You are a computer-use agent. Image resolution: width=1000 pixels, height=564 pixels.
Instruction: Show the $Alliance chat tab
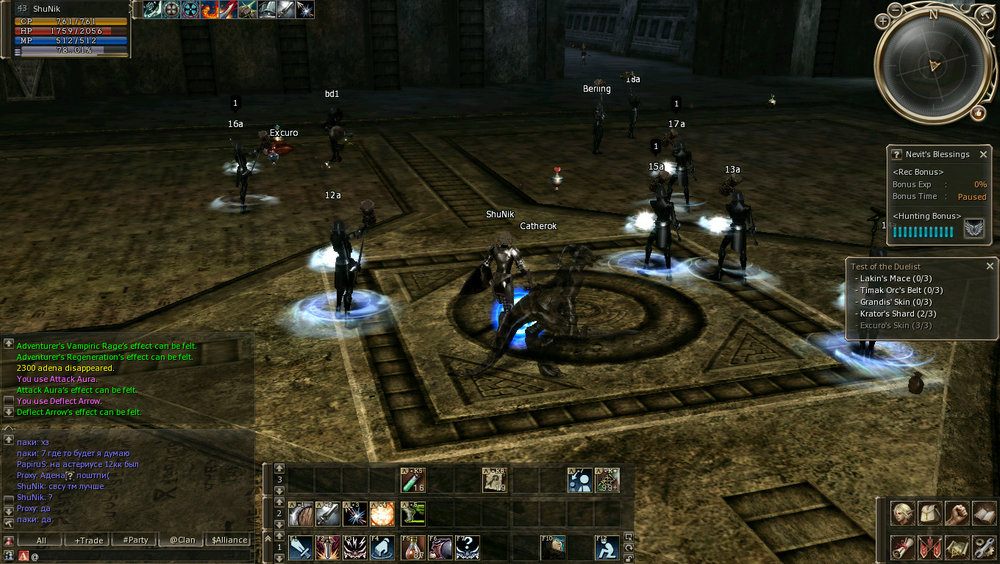coord(228,540)
